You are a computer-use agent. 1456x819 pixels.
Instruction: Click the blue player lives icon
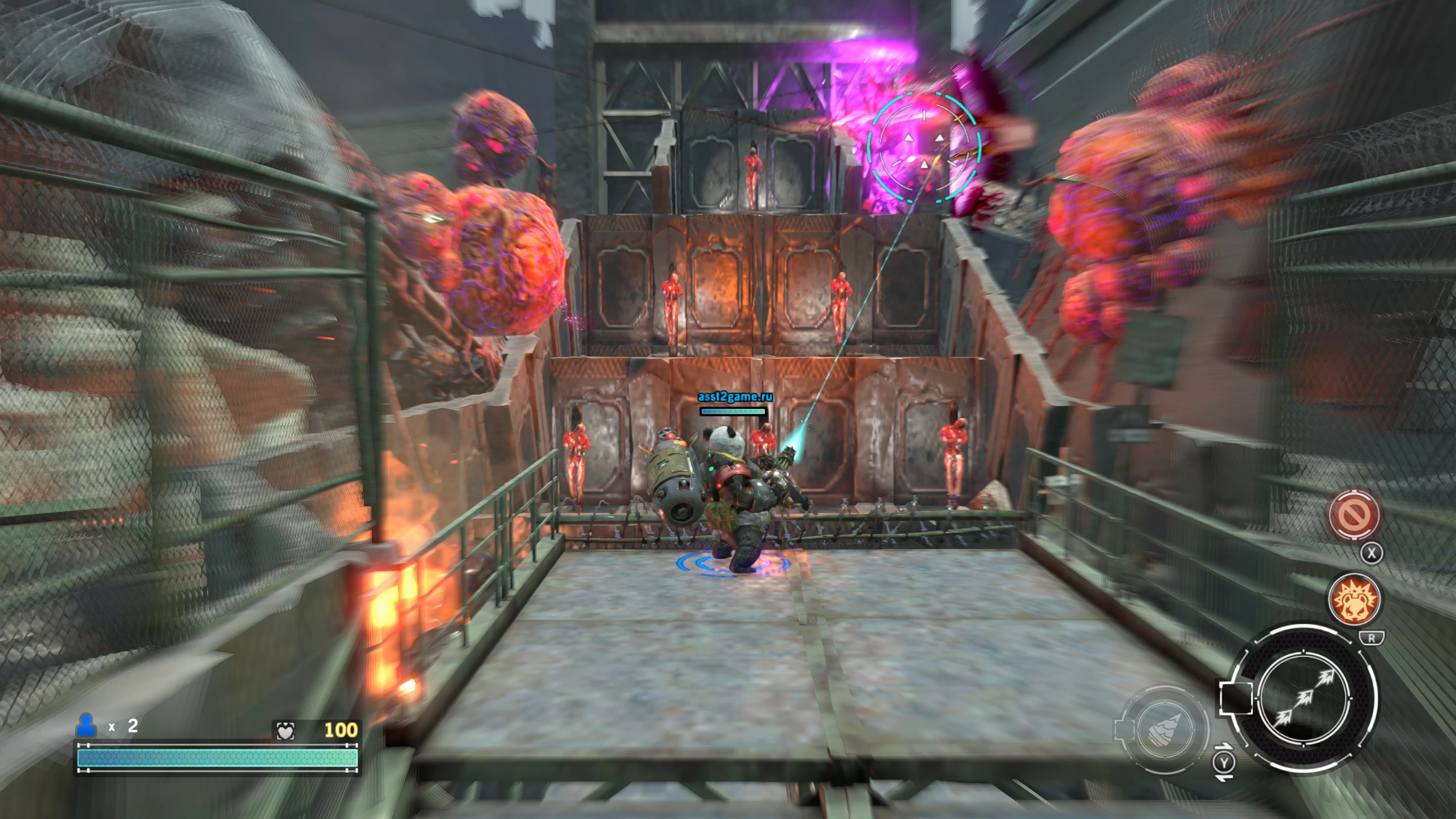coord(86,725)
